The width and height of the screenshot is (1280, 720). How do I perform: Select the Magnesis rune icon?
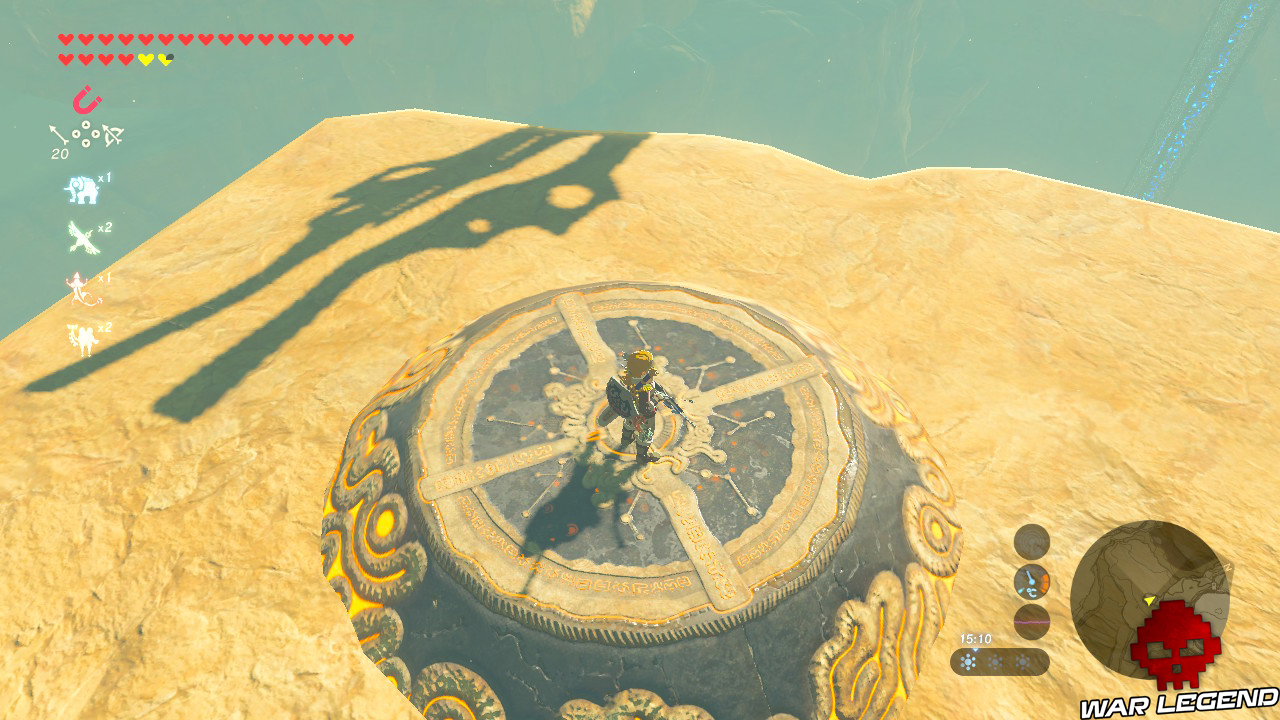click(87, 98)
